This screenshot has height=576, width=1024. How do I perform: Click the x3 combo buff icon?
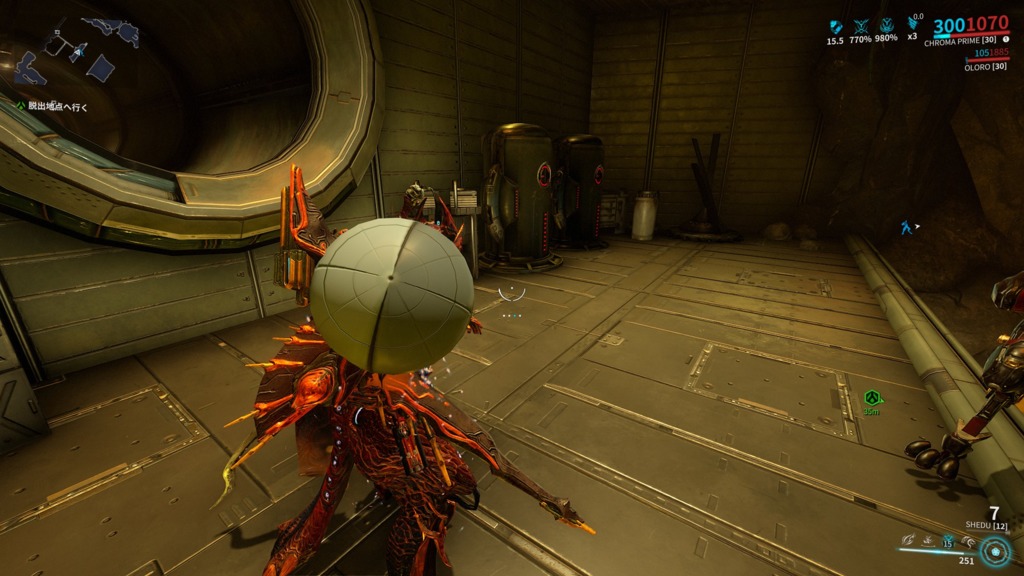[x=912, y=24]
